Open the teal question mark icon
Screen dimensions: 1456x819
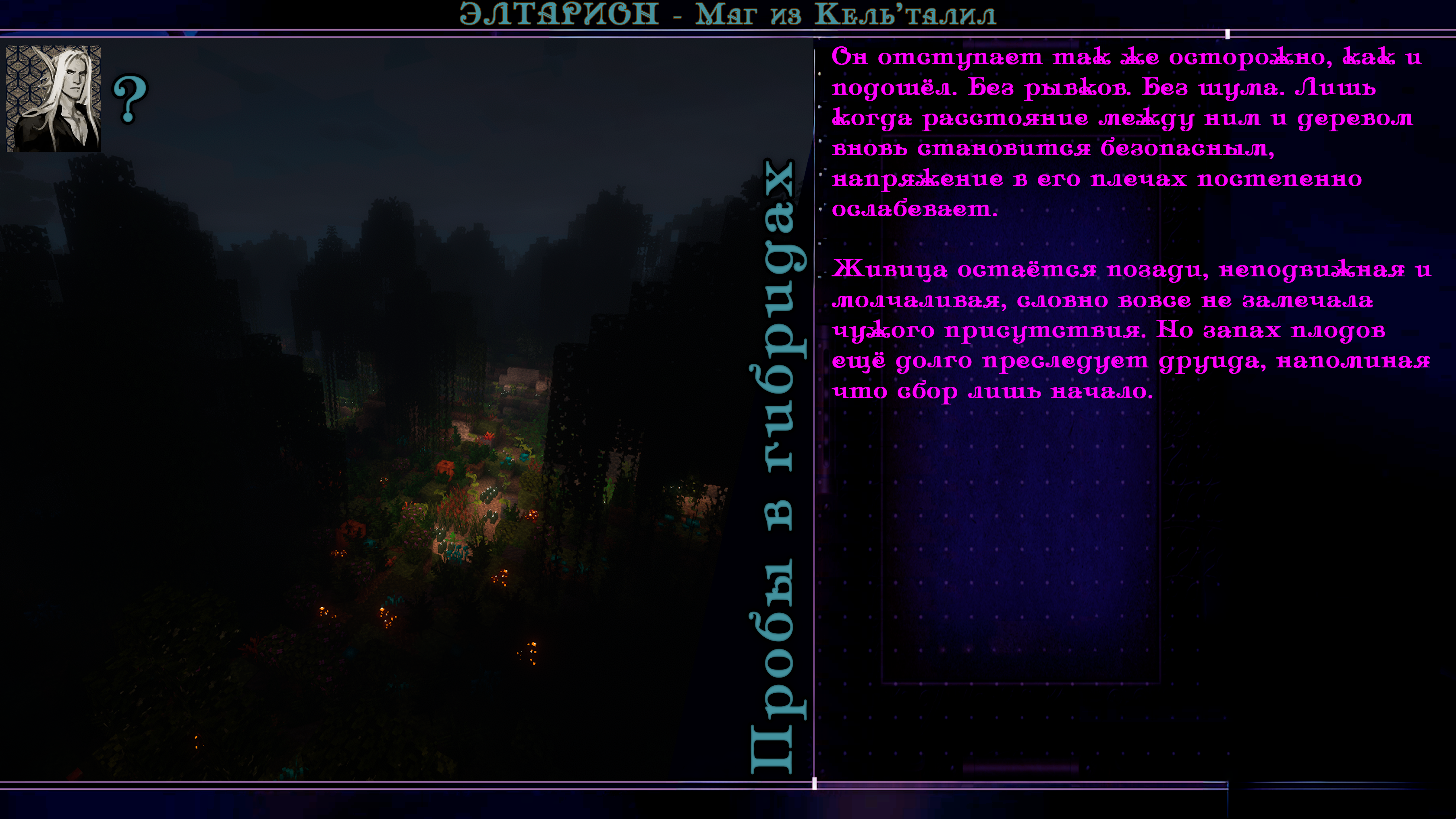point(130,99)
